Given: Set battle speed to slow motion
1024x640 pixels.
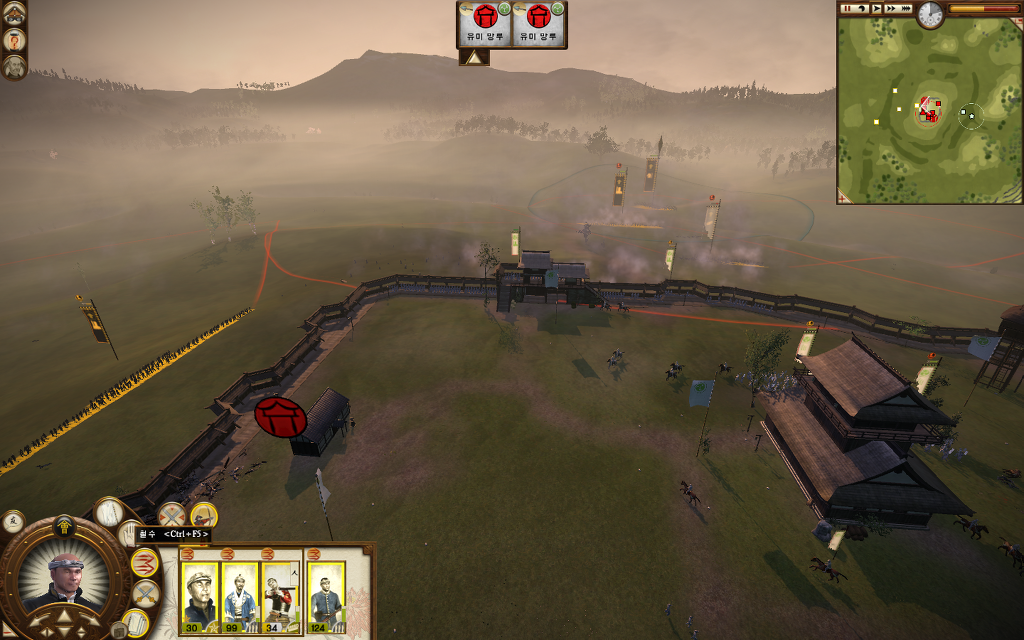Looking at the screenshot, I should (860, 8).
